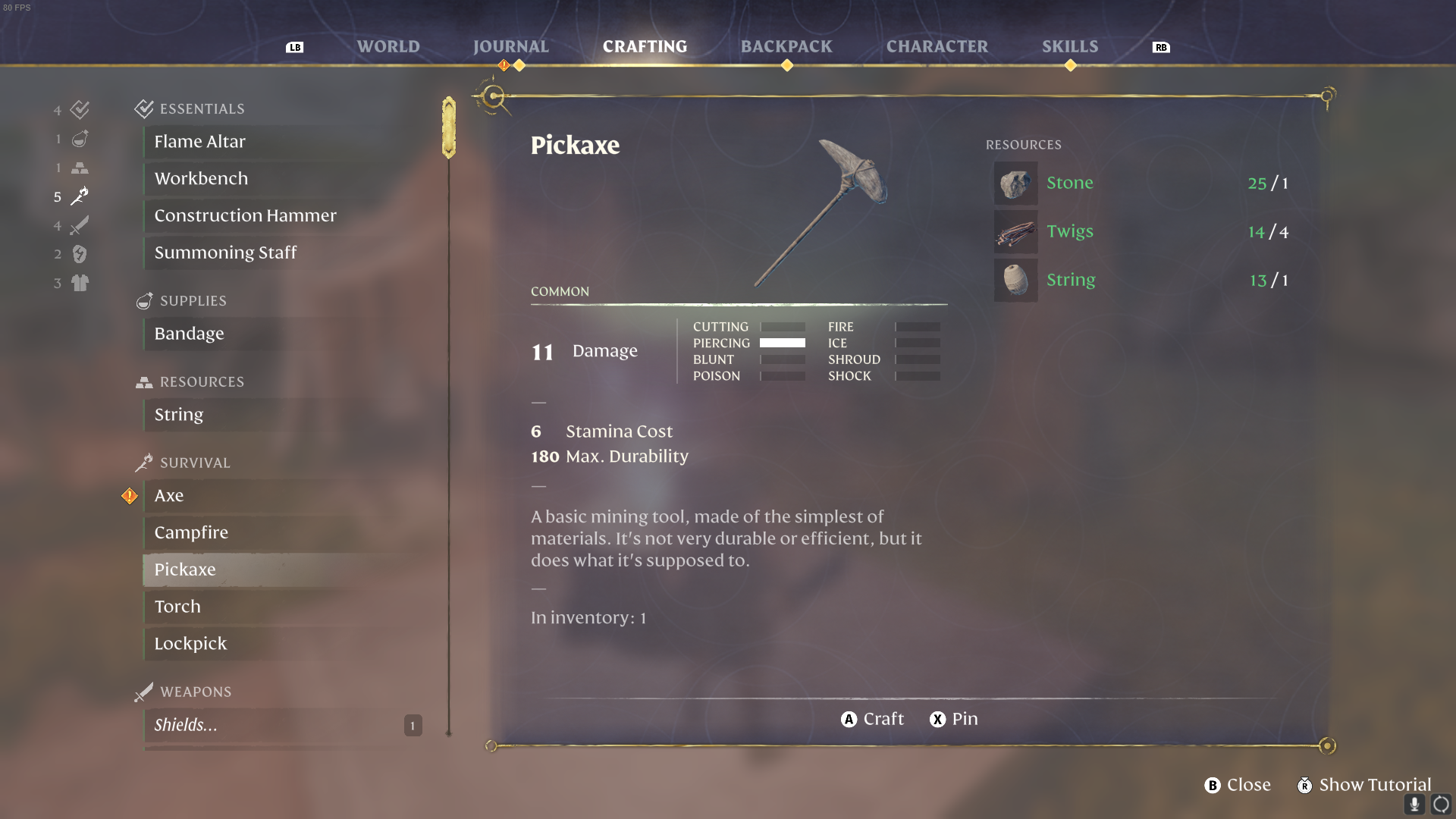Open the Character tab
Image resolution: width=1456 pixels, height=819 pixels.
pos(937,46)
